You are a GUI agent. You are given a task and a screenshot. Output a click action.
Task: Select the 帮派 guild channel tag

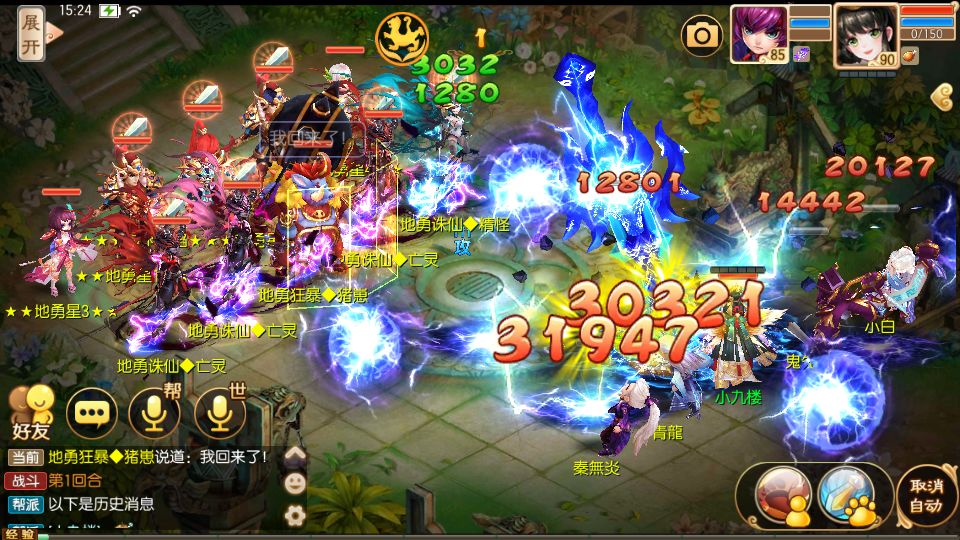[26, 505]
